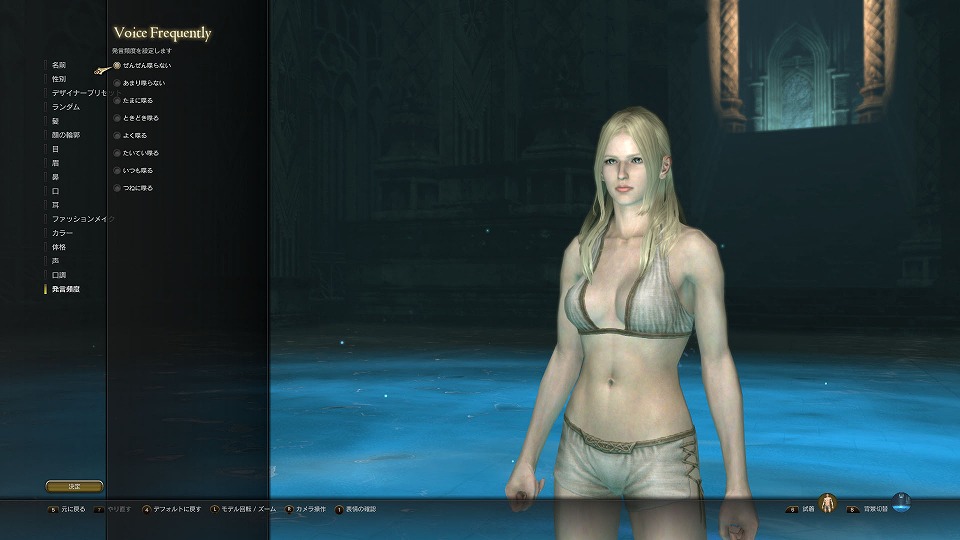Open the 体格 (Physique) category
The image size is (960, 540).
pyautogui.click(x=59, y=246)
